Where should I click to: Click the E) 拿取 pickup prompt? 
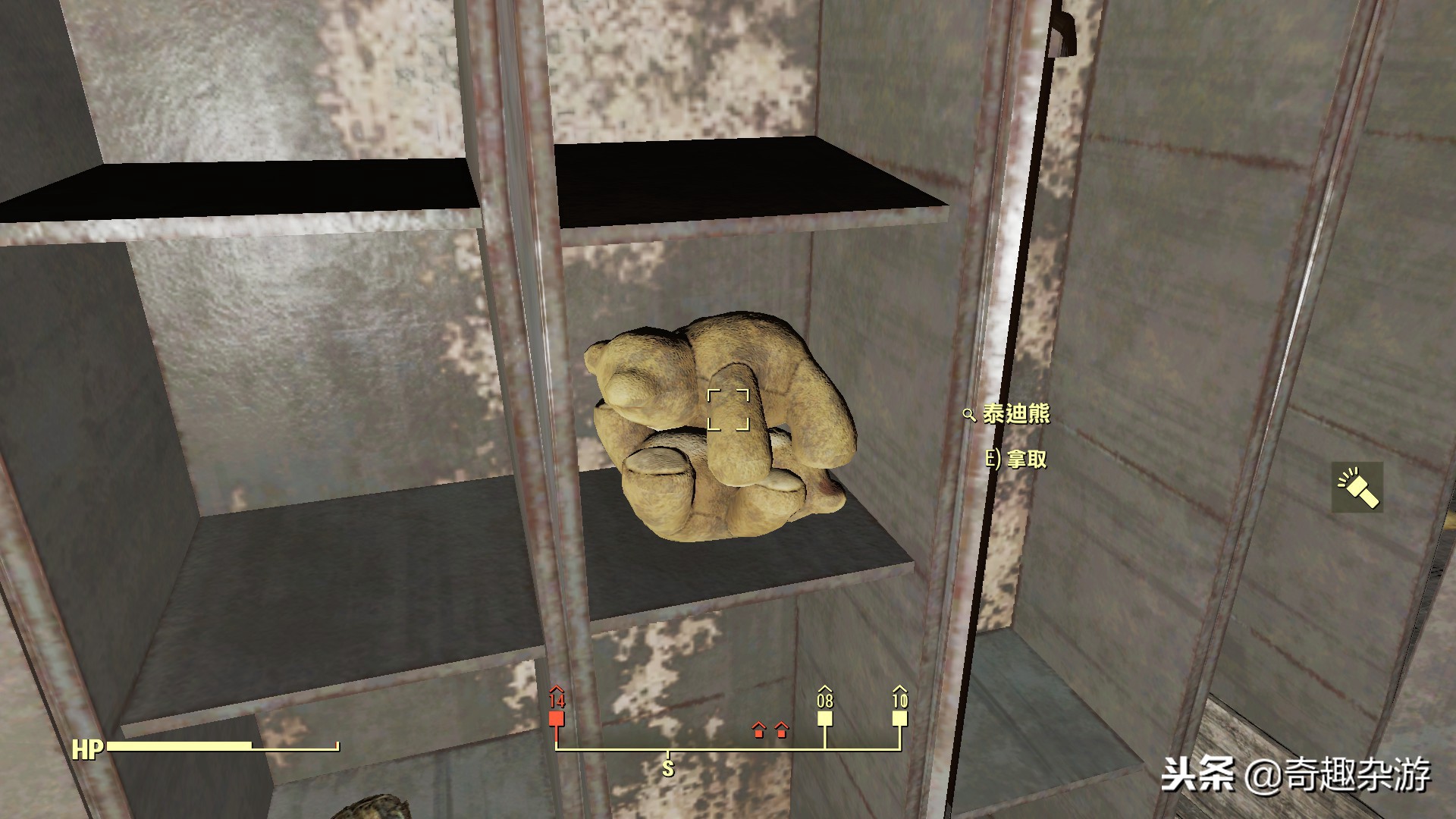pos(1017,460)
